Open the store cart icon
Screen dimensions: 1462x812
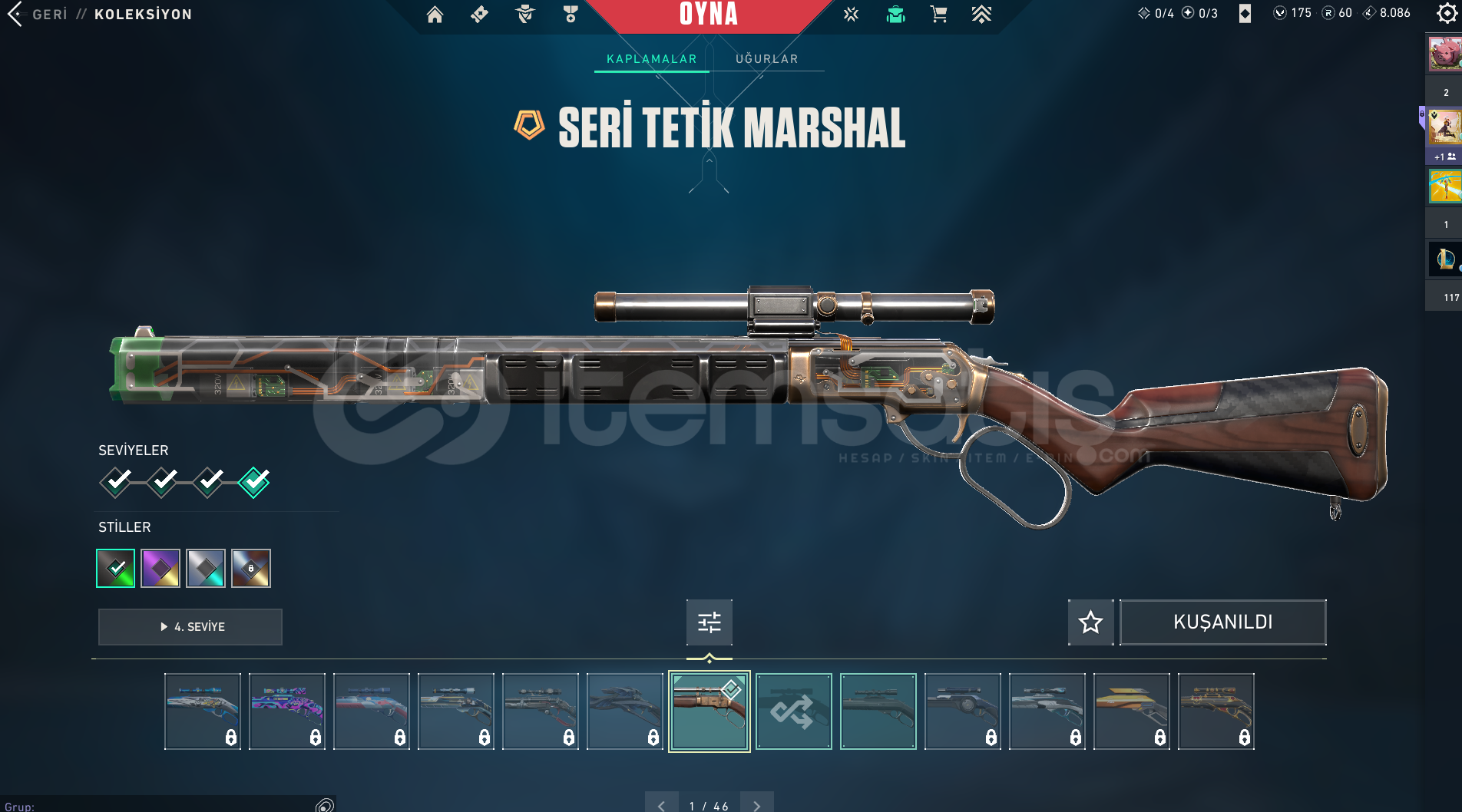(938, 15)
